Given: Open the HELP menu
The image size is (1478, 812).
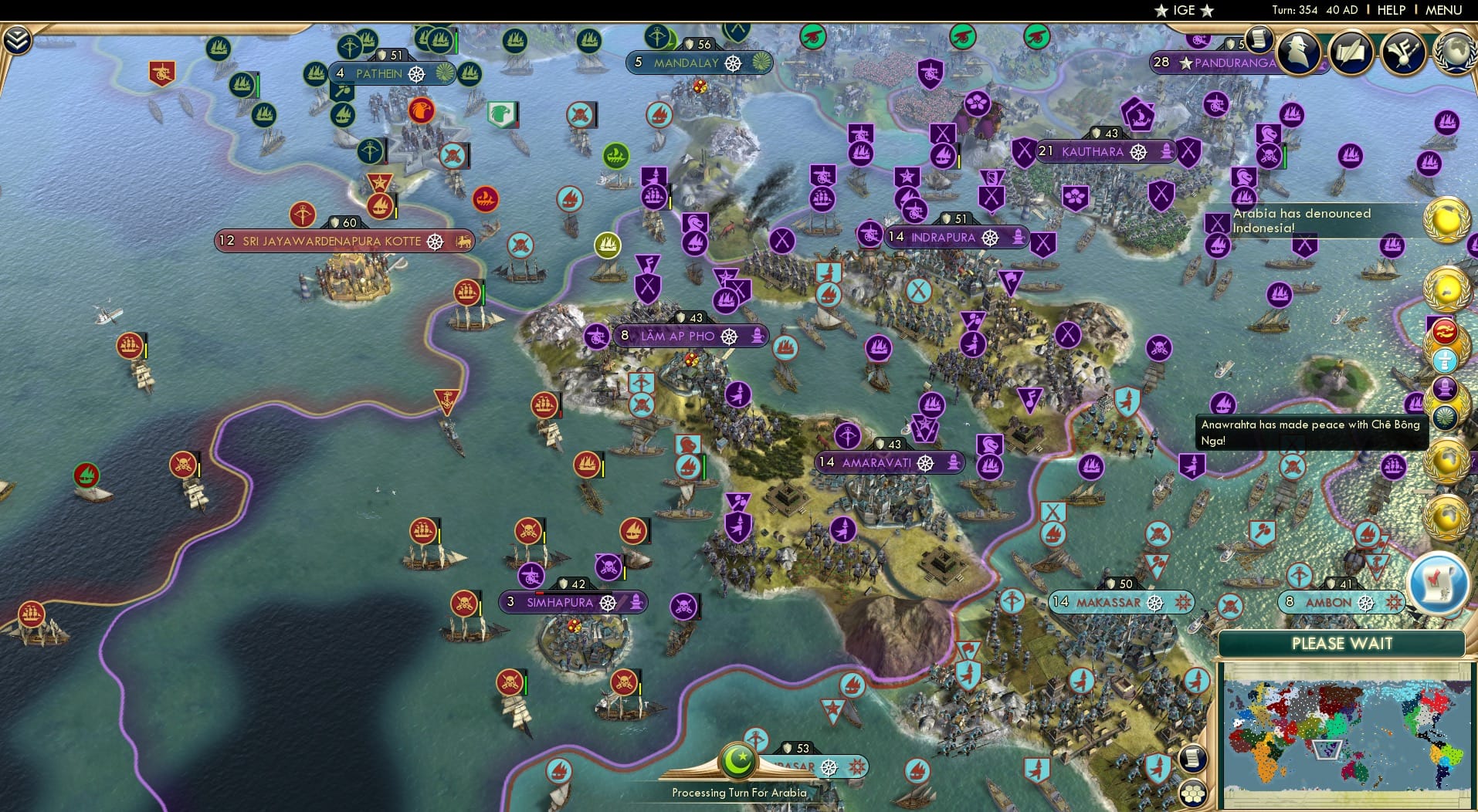Looking at the screenshot, I should (1392, 10).
